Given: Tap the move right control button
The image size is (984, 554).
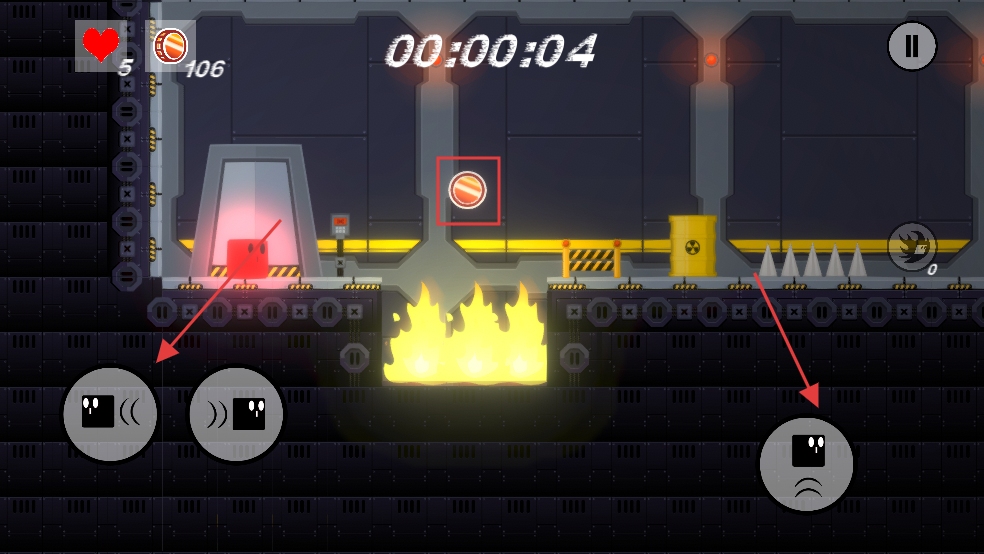Looking at the screenshot, I should coord(236,414).
